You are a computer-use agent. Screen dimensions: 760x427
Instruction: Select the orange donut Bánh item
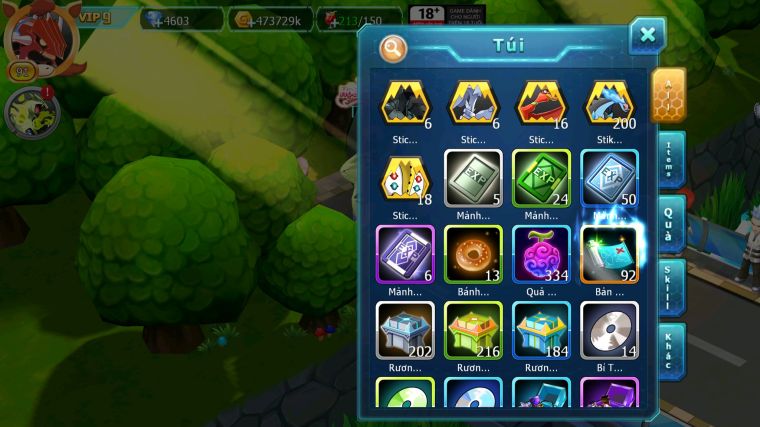pos(473,254)
